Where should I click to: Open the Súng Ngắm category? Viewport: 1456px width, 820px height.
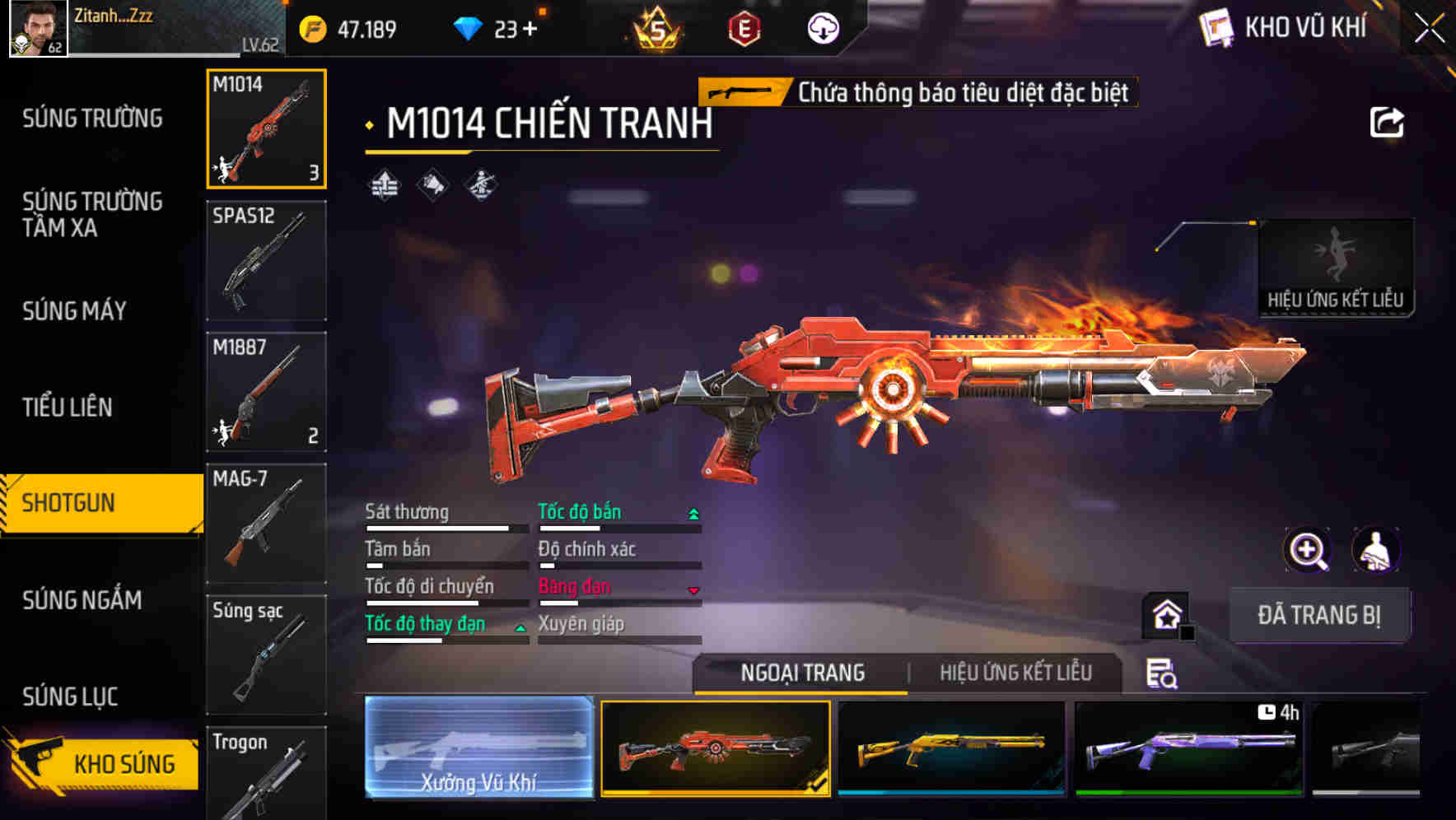[82, 601]
